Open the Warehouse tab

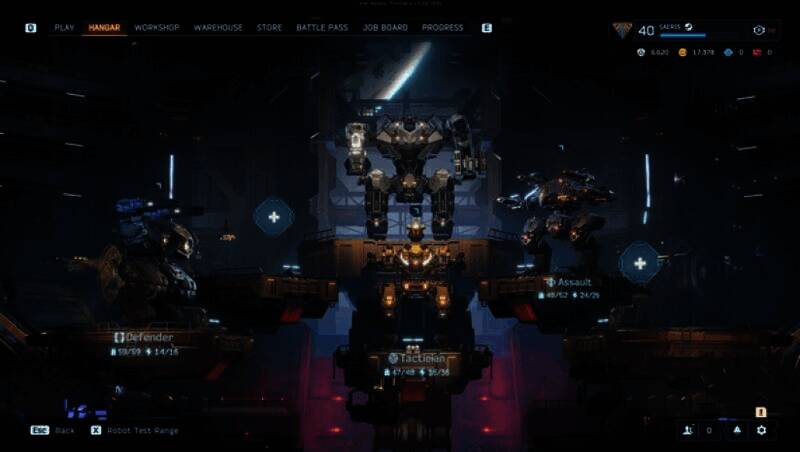click(x=218, y=28)
